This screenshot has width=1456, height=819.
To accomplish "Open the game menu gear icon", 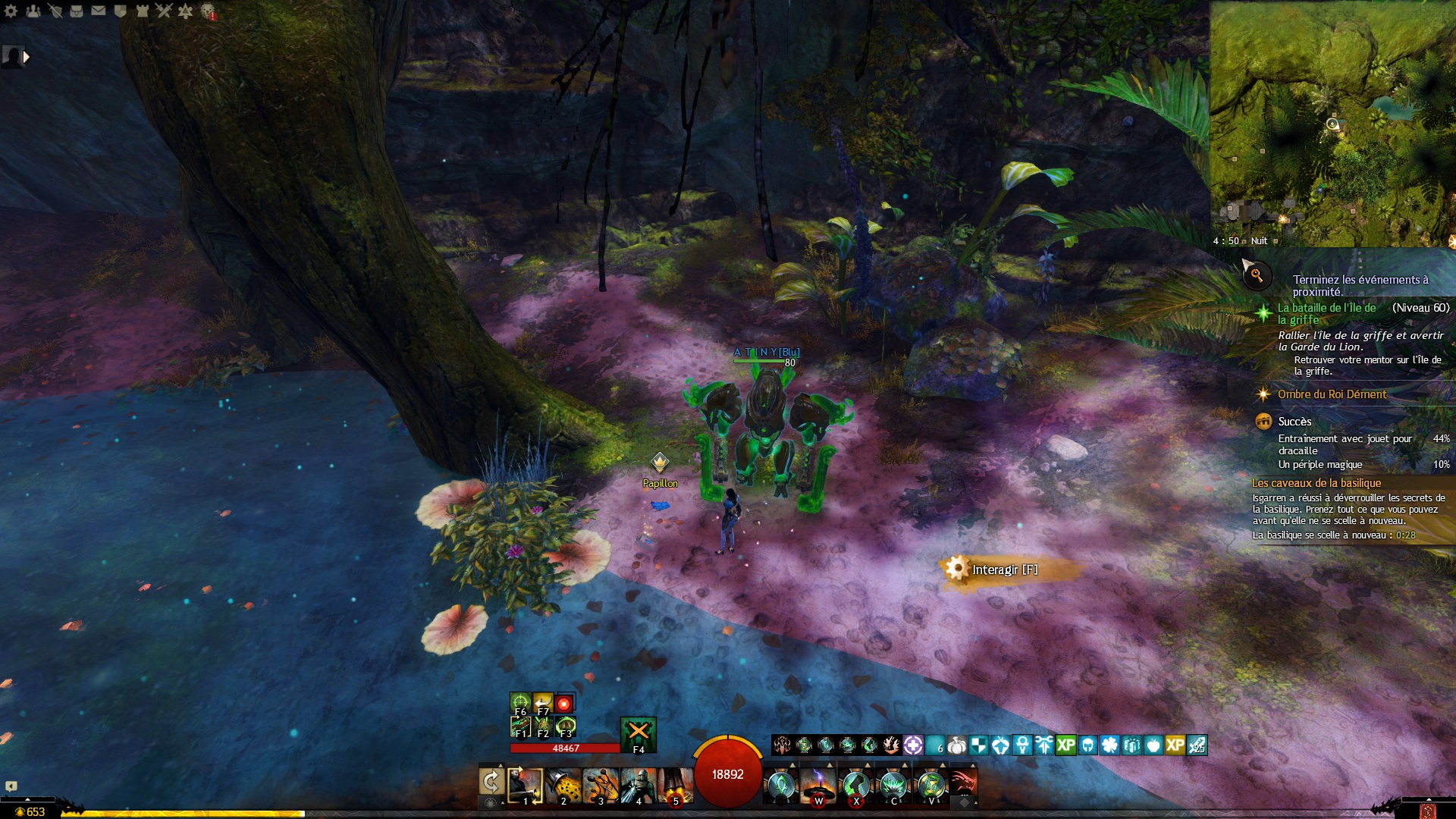I will click(x=11, y=11).
